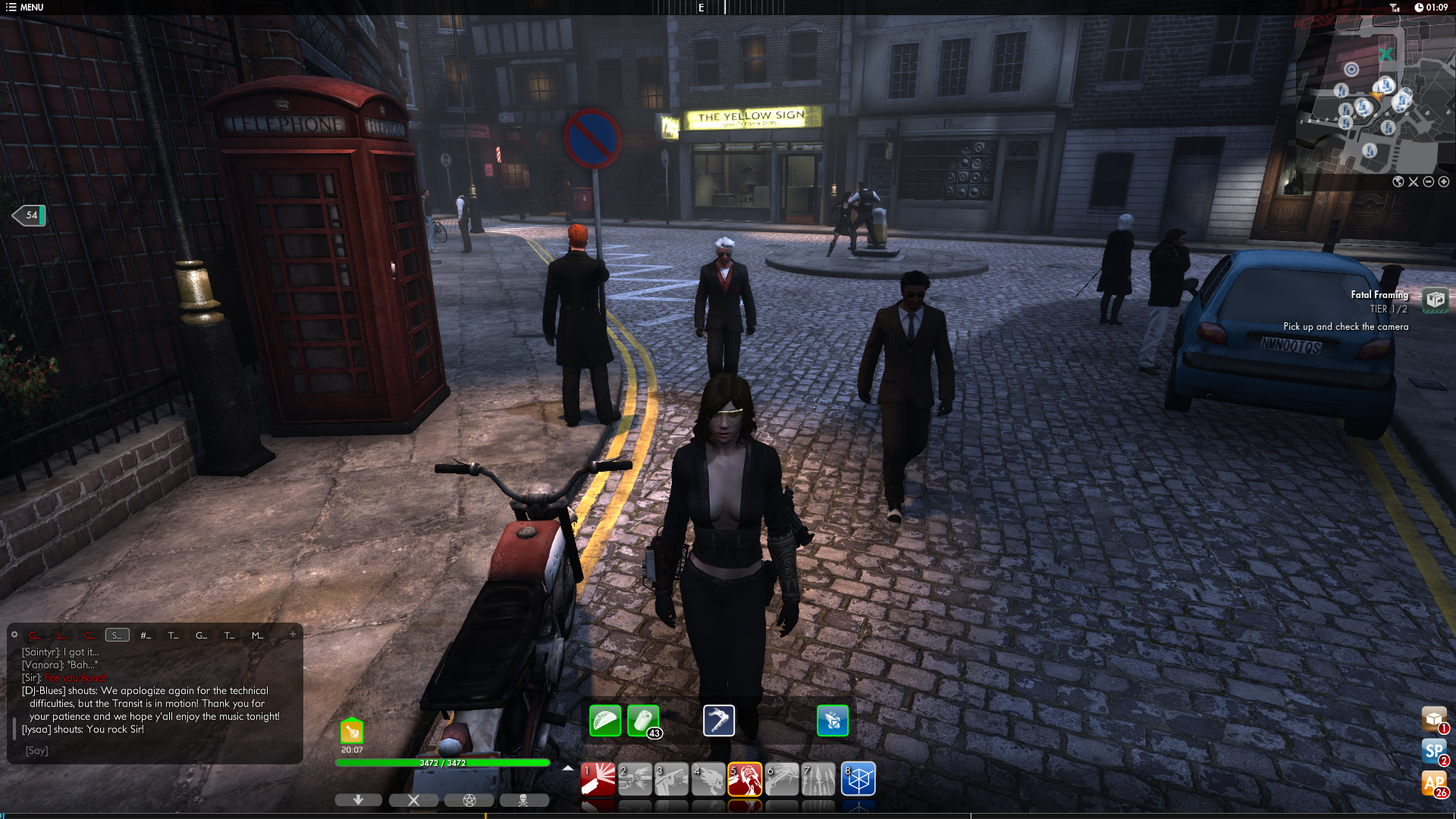
Task: Open the SP skill points notification
Action: (x=1433, y=752)
